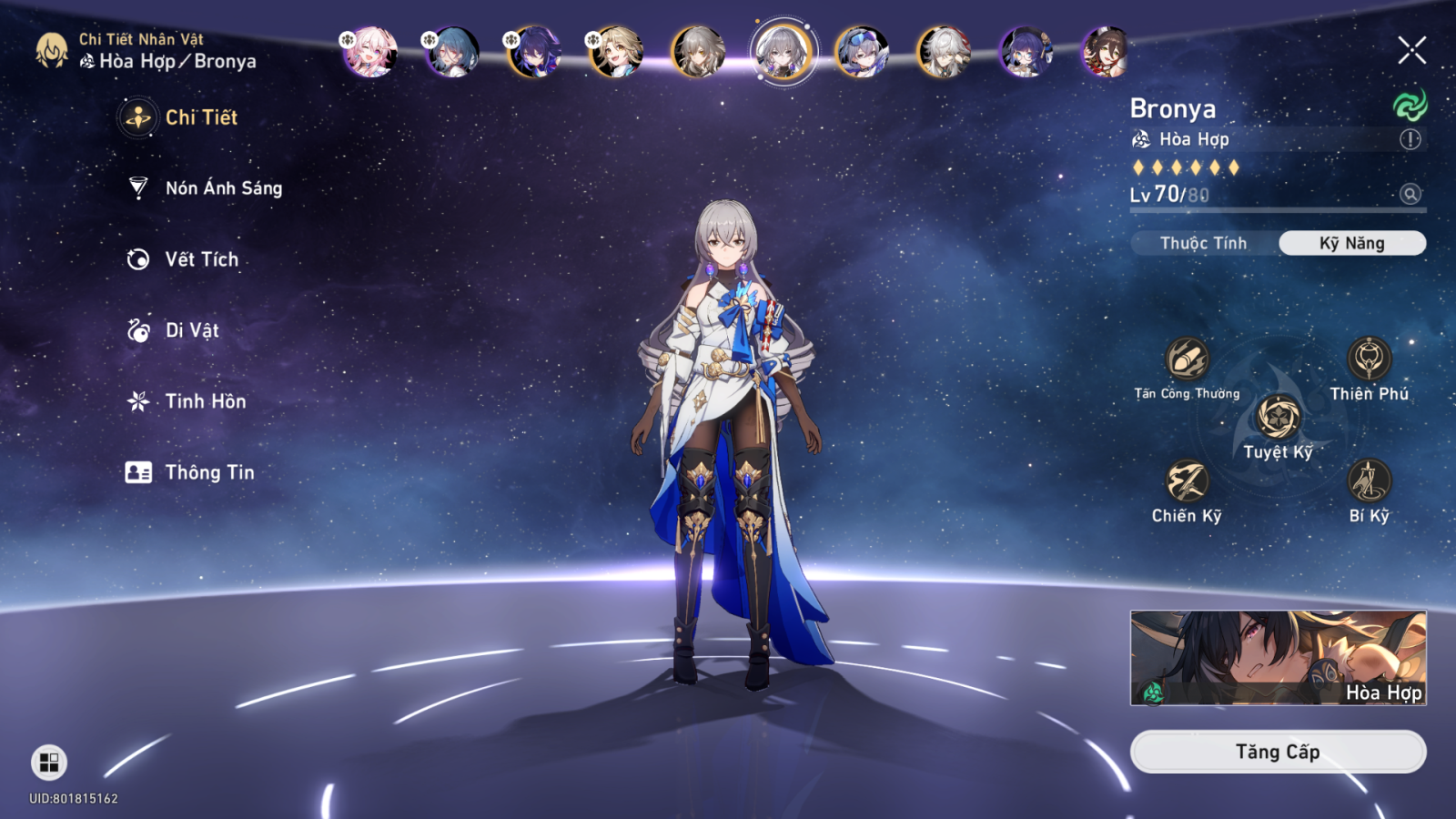View the Tấn Công Thường skill
Screen dimensions: 1456x819
1187,359
